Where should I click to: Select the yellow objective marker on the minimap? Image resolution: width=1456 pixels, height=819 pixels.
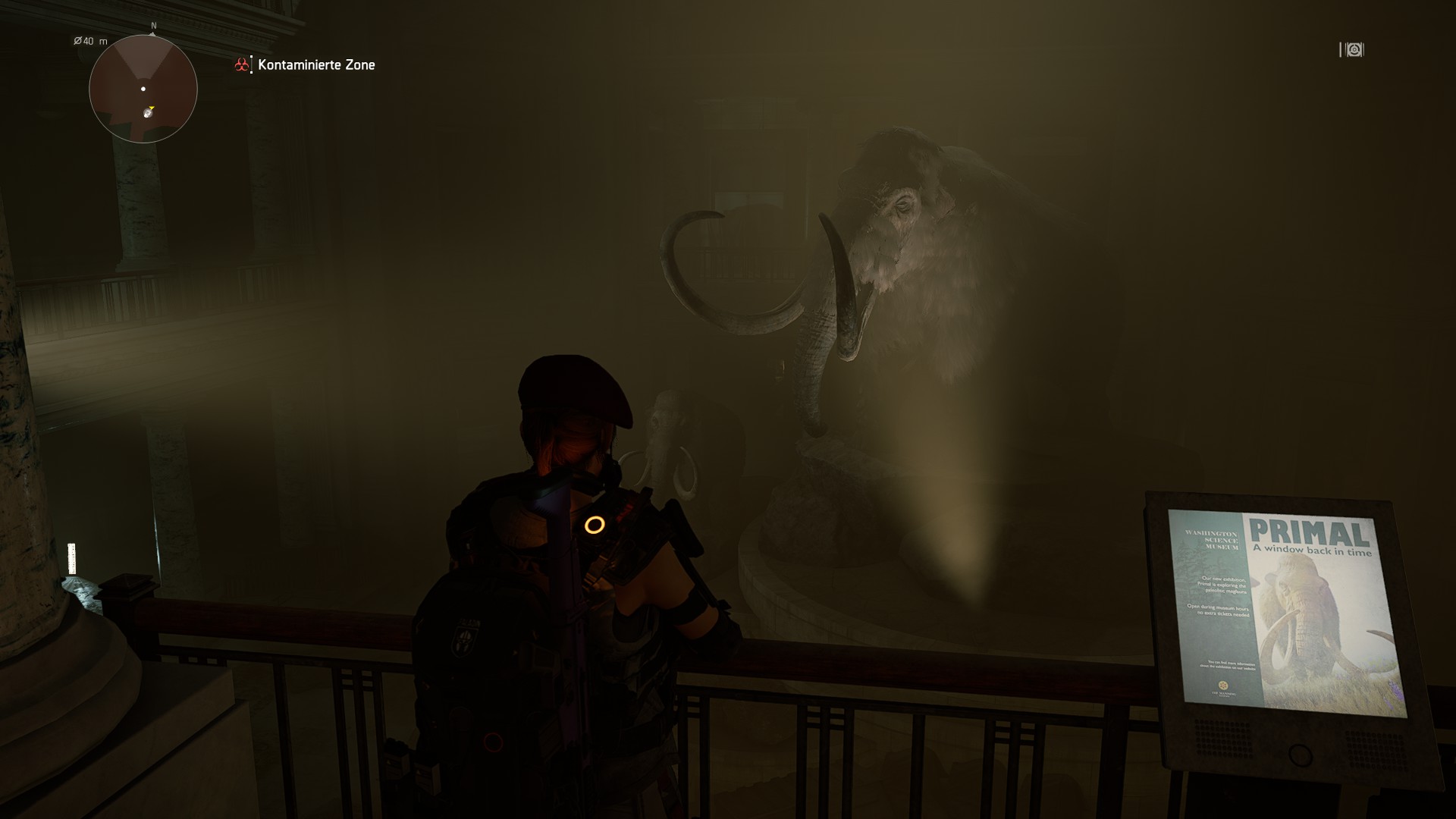[x=152, y=108]
